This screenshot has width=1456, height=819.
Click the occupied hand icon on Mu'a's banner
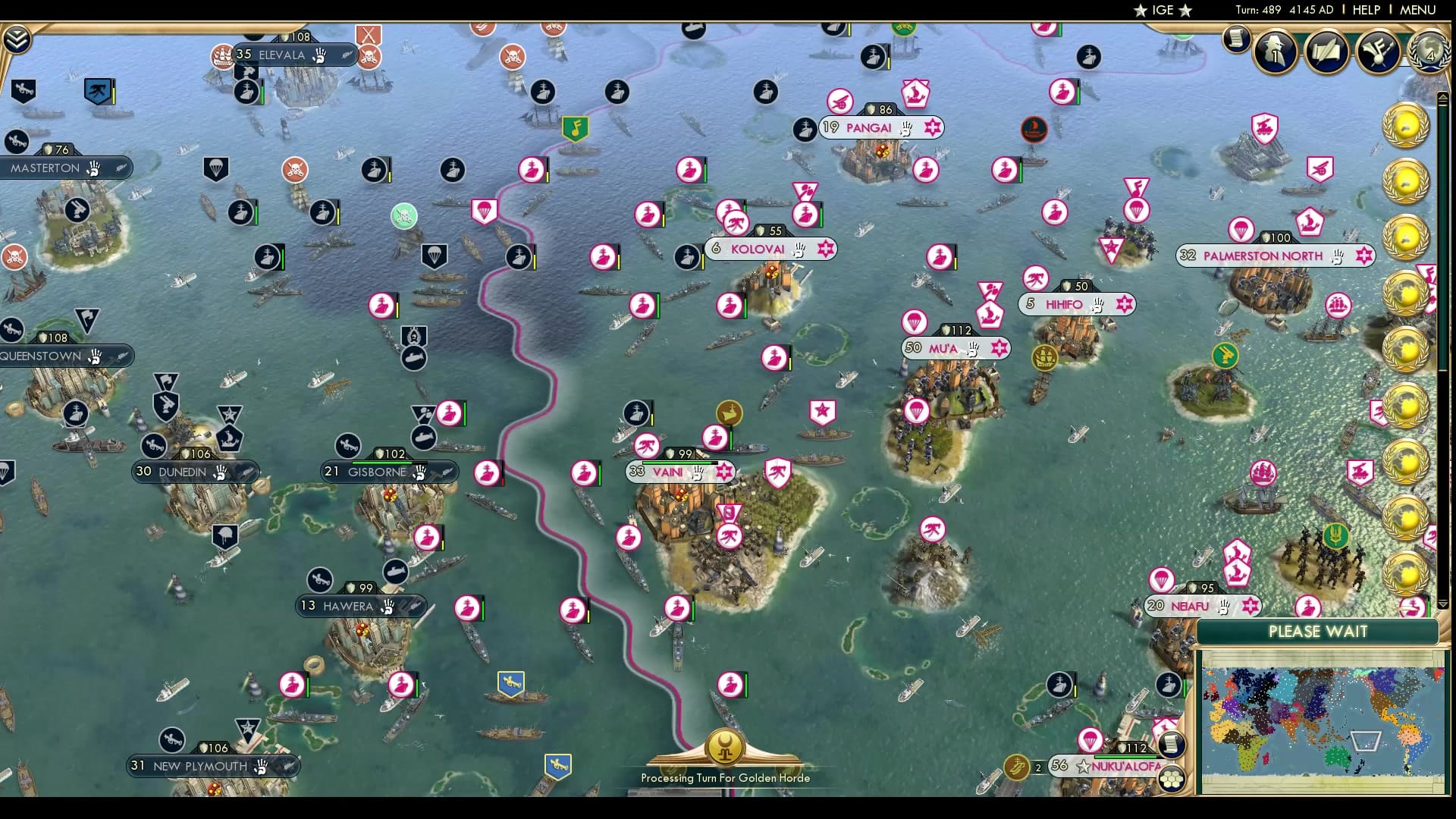tap(971, 348)
